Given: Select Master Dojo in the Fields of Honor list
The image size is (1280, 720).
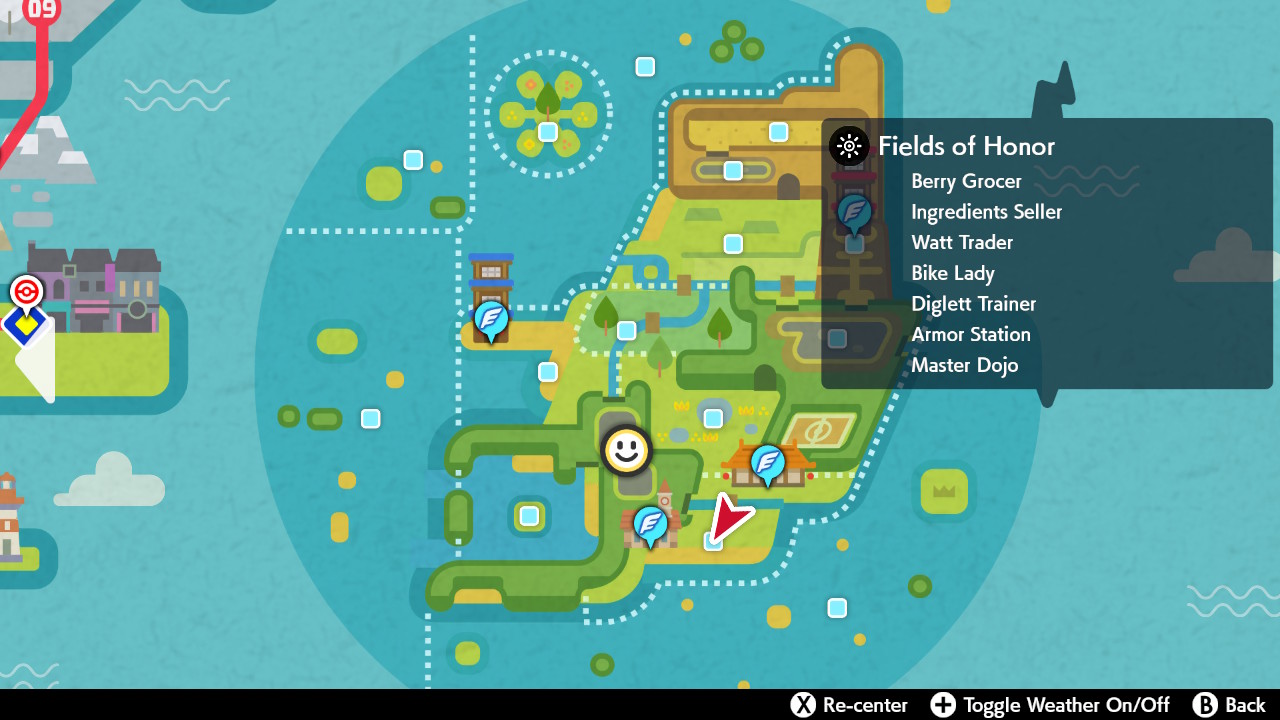Looking at the screenshot, I should 964,365.
